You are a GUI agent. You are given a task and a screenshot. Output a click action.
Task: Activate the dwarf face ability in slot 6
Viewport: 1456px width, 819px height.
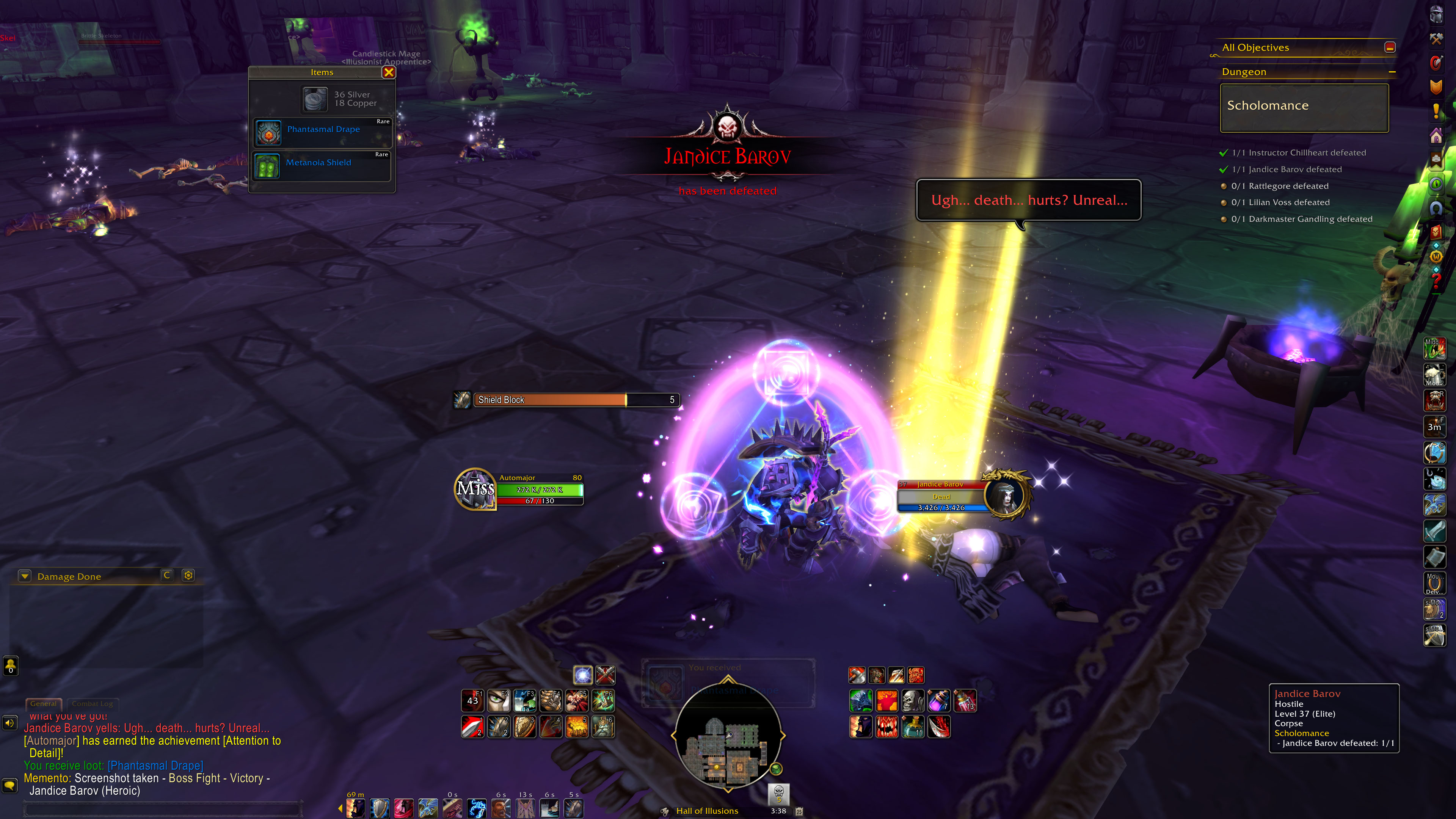(602, 727)
